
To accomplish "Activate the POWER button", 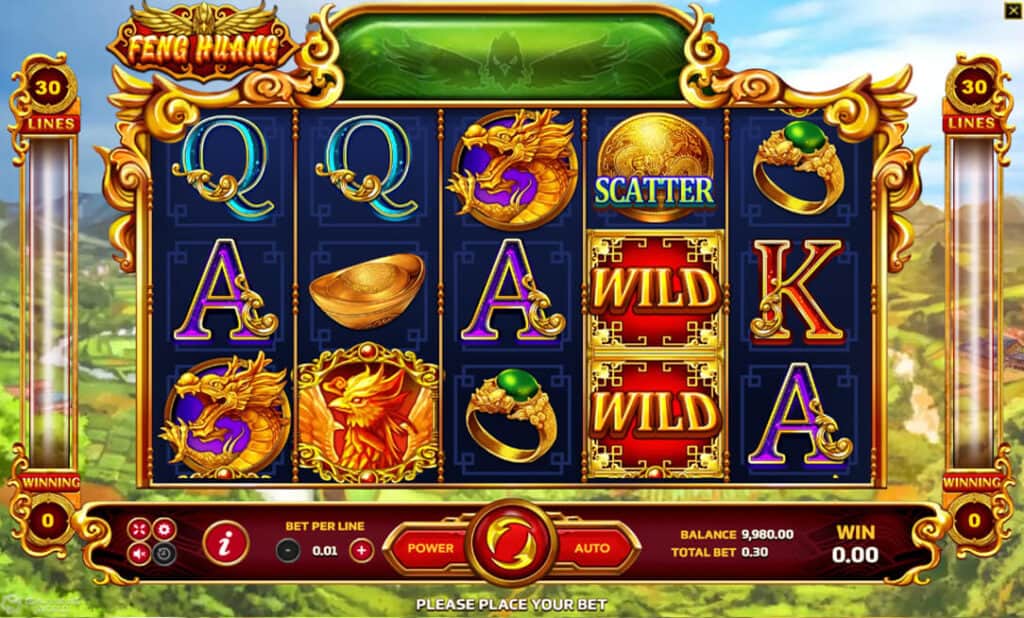I will 432,548.
